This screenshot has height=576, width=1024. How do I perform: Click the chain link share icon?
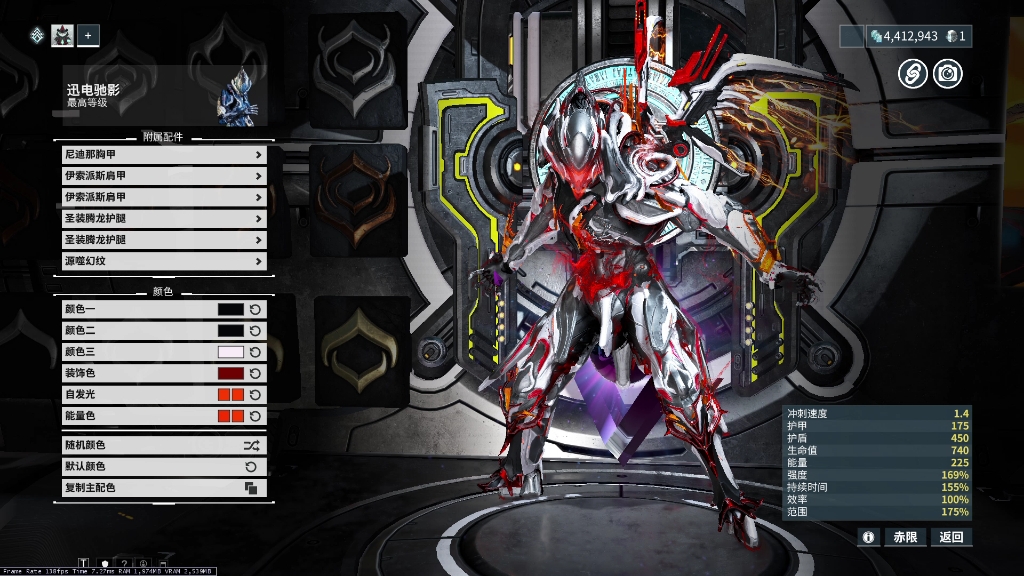[x=911, y=72]
